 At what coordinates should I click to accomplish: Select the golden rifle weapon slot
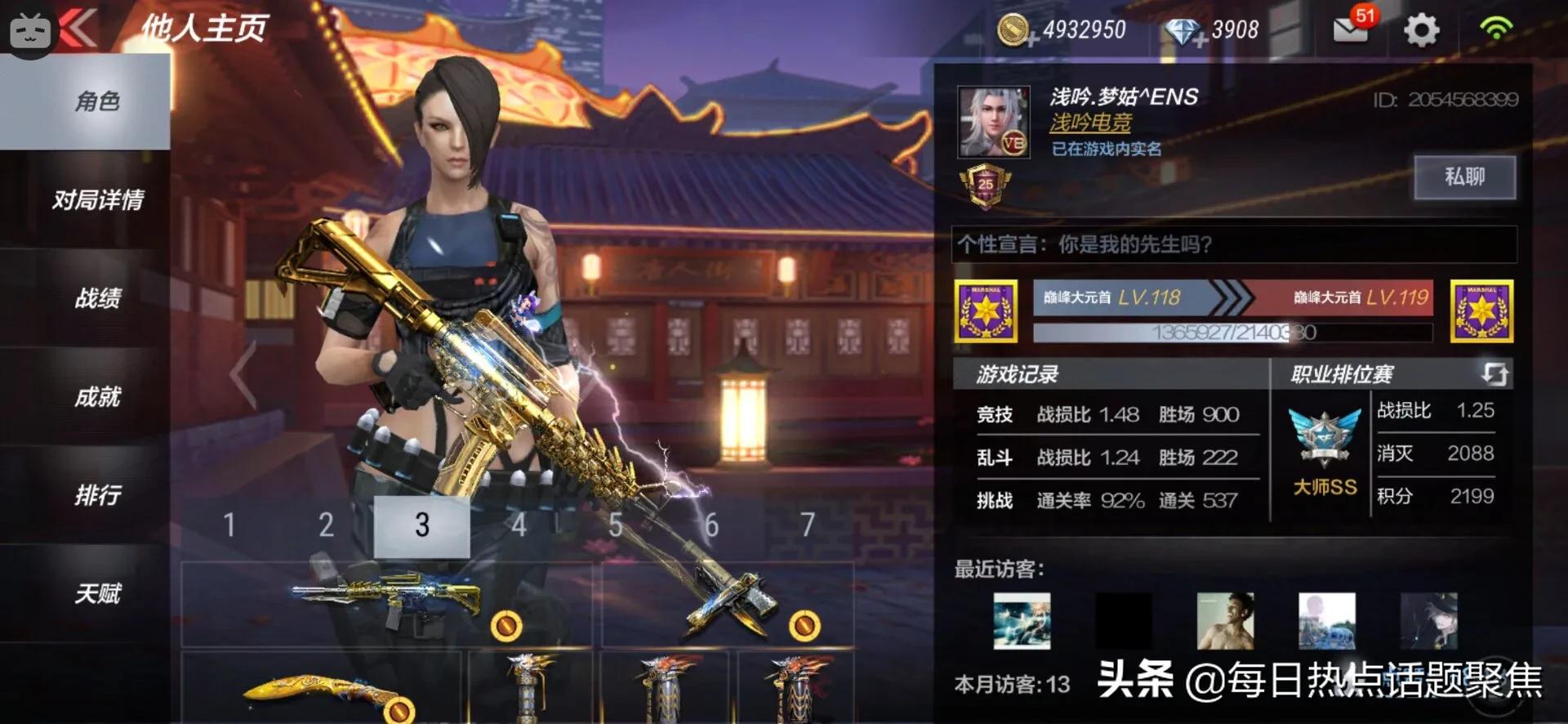pyautogui.click(x=387, y=604)
